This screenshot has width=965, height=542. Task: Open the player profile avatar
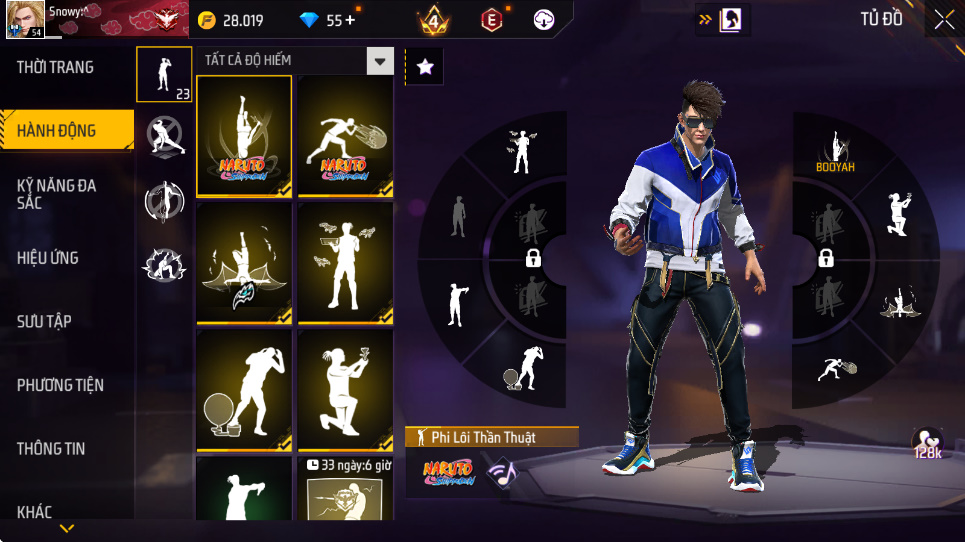coord(25,20)
